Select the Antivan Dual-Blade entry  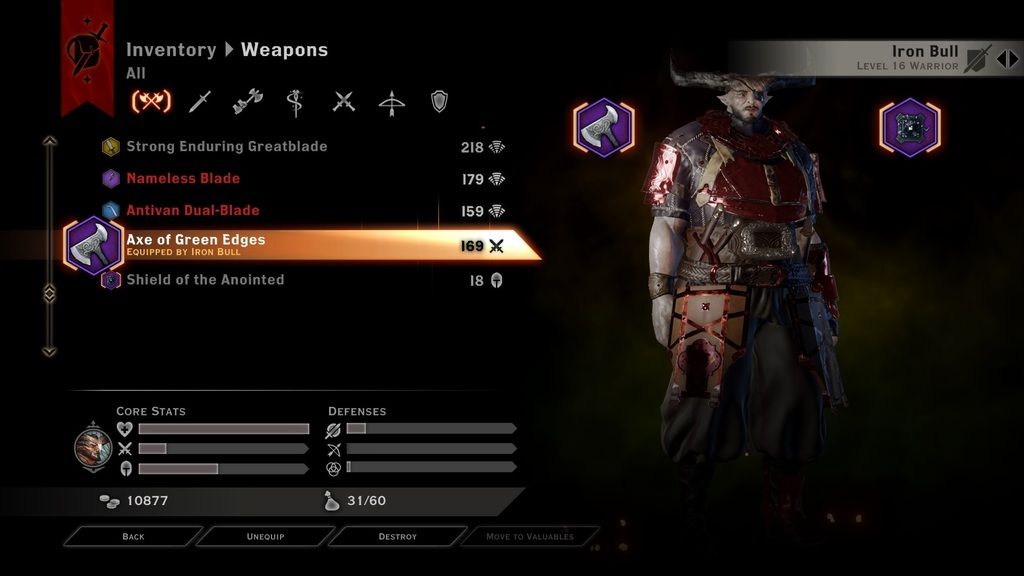click(192, 211)
